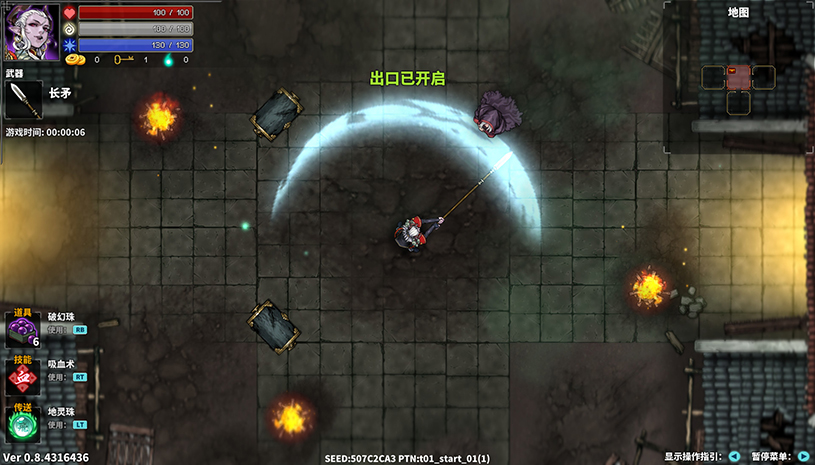Image resolution: width=815 pixels, height=465 pixels.
Task: Trigger the 地灵珠 teleport orb
Action: coord(23,424)
